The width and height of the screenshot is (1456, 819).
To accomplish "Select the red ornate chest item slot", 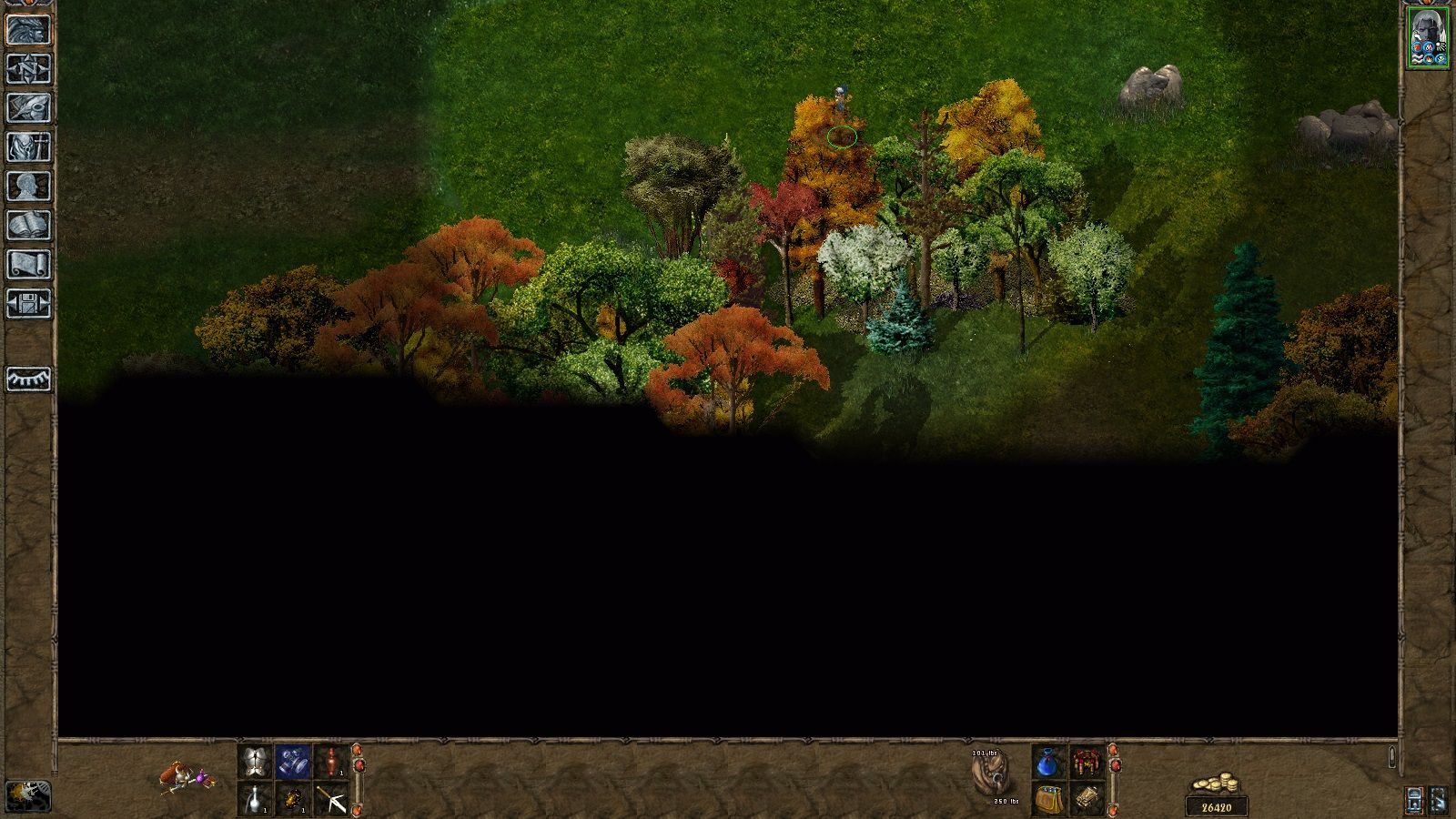I will 1087,762.
